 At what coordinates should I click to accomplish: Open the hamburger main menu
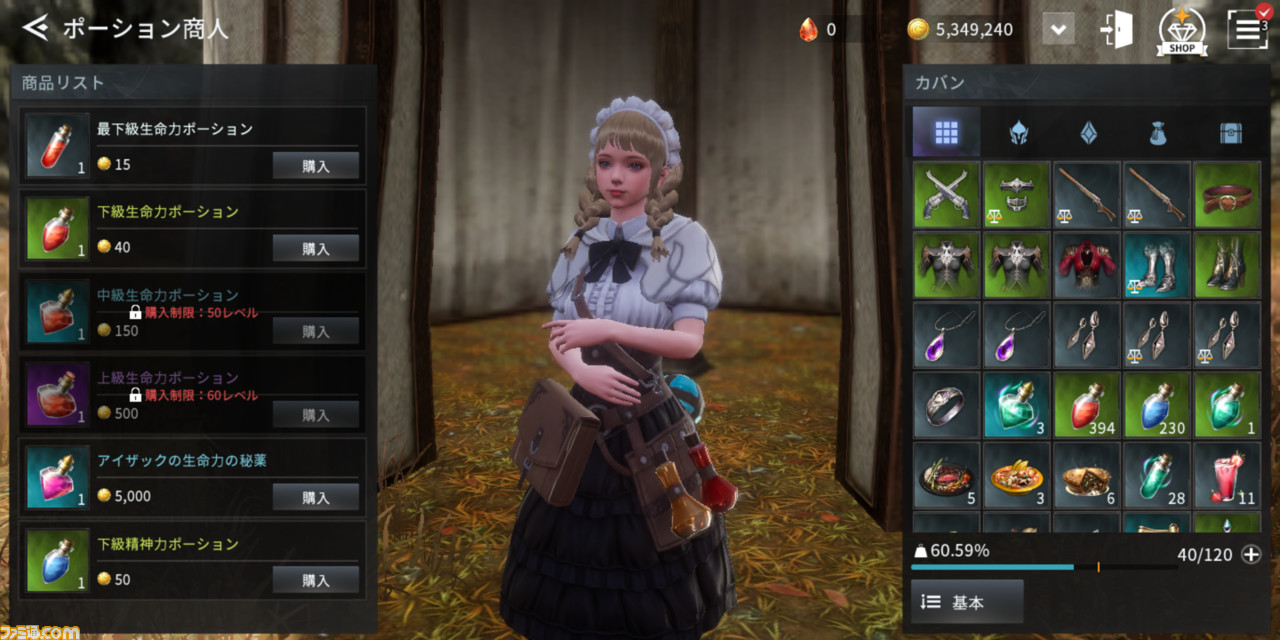(1246, 29)
